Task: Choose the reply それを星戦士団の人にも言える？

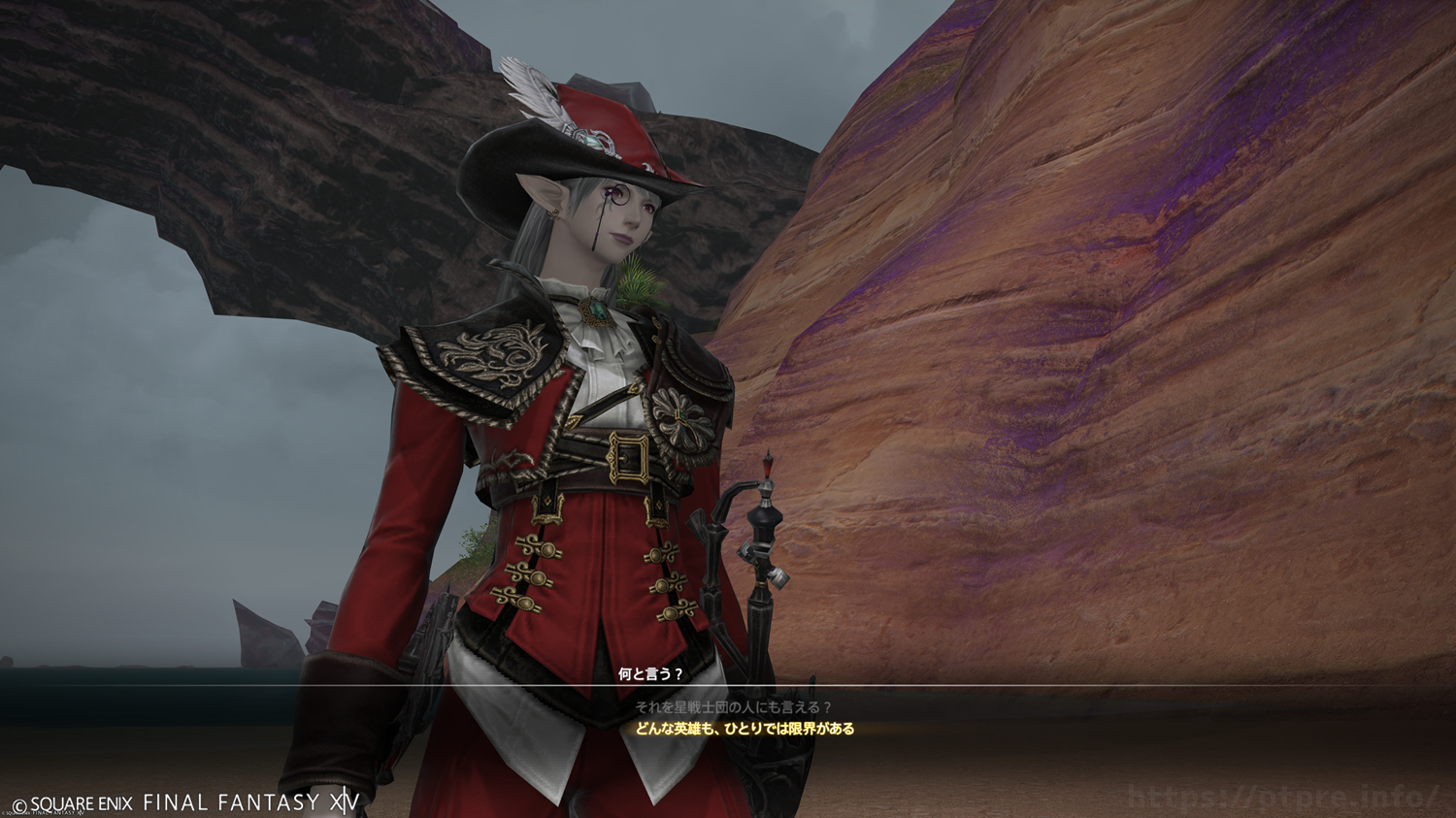Action: (x=733, y=707)
